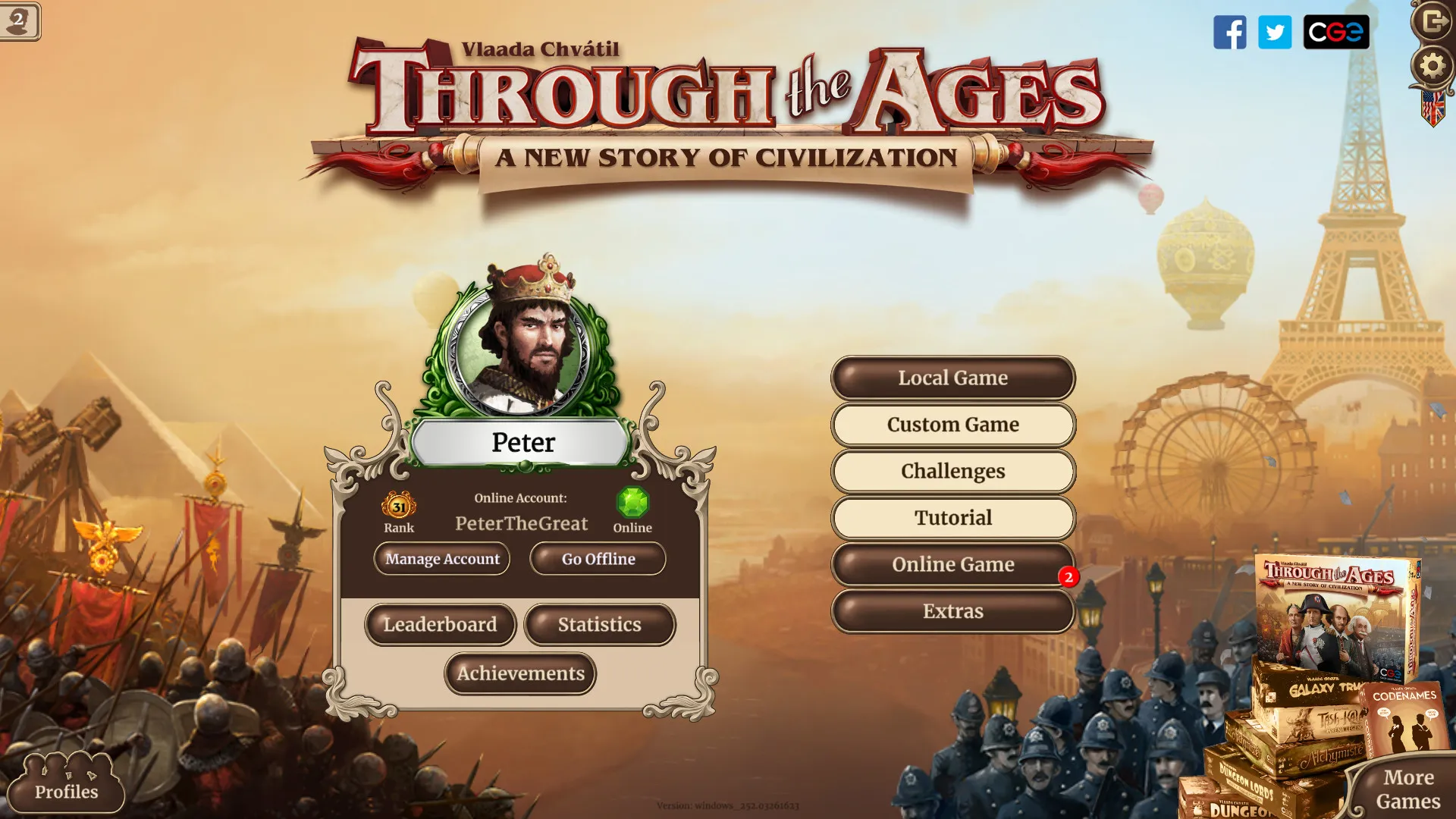This screenshot has width=1456, height=819.
Task: Toggle Go Offline mode
Action: [597, 559]
